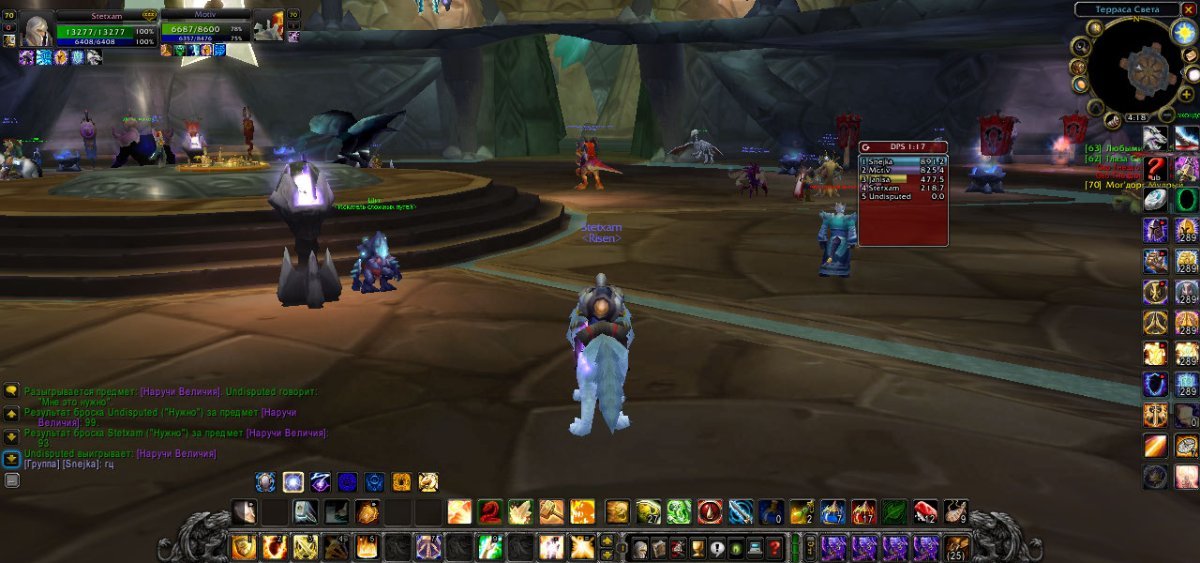Click the action bar page-up arrow
This screenshot has width=1200, height=563.
click(606, 541)
